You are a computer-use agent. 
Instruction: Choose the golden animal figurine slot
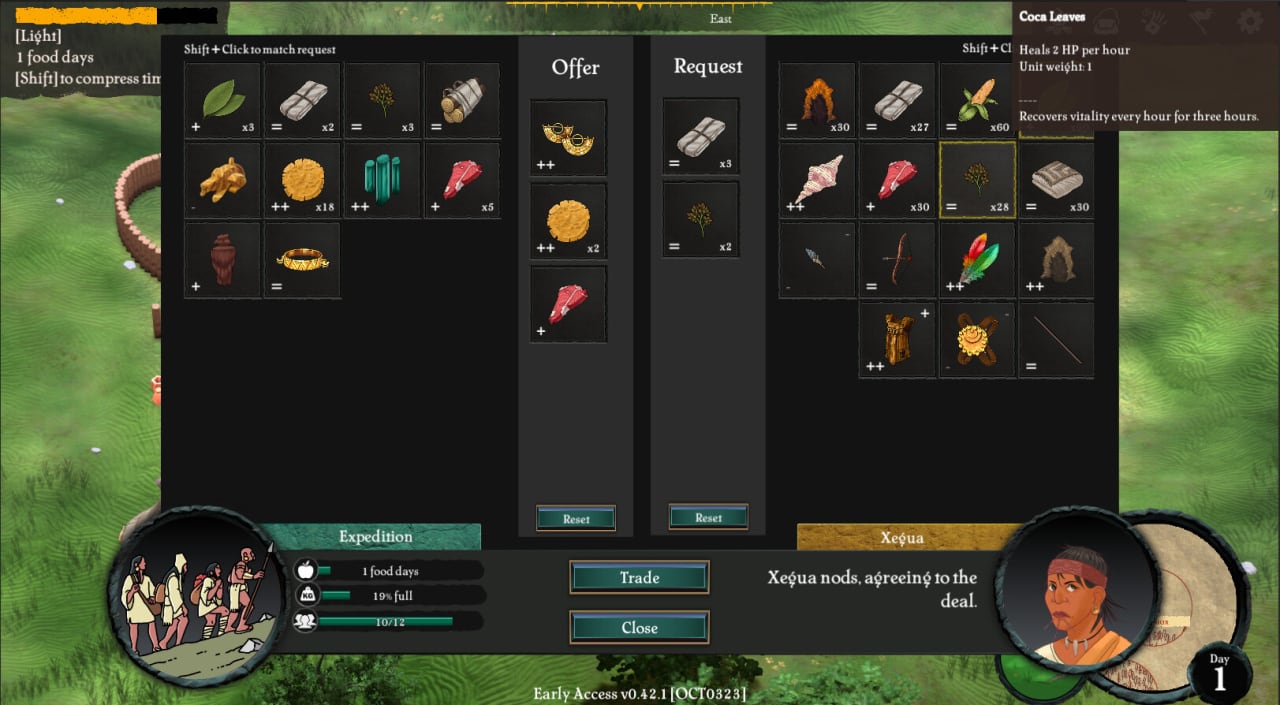coord(222,180)
